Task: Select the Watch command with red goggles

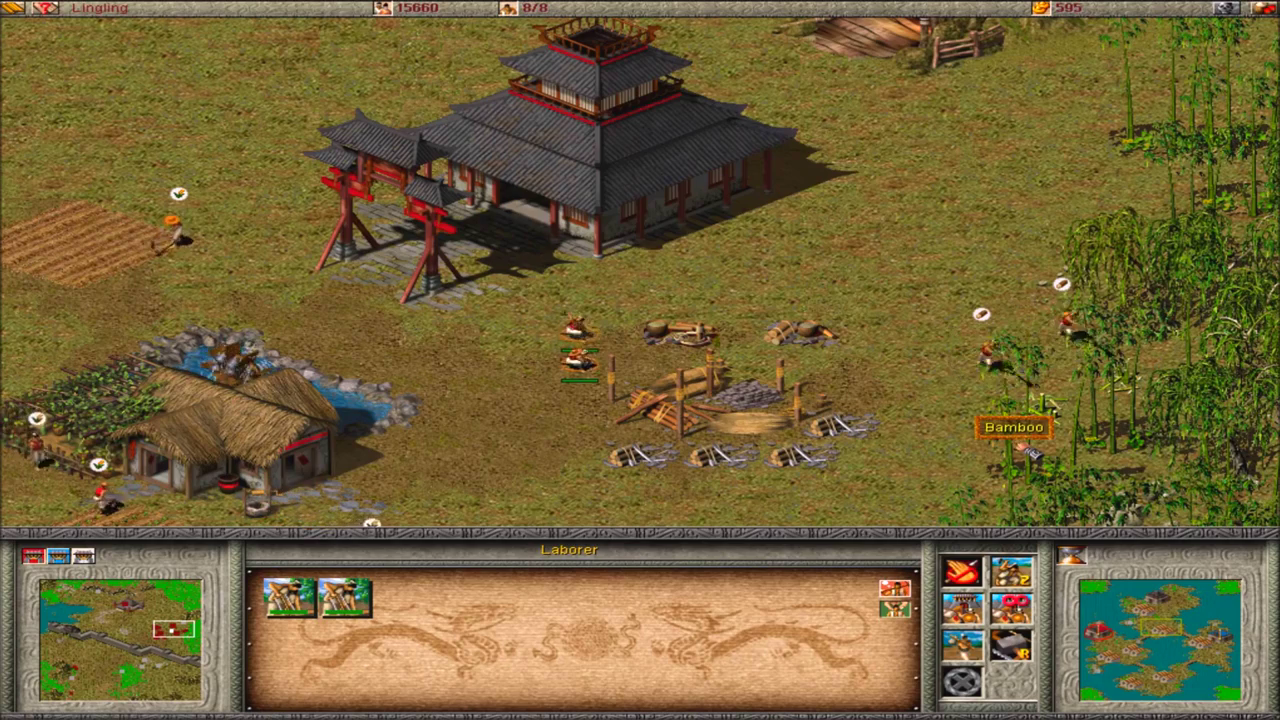Action: 1011,609
